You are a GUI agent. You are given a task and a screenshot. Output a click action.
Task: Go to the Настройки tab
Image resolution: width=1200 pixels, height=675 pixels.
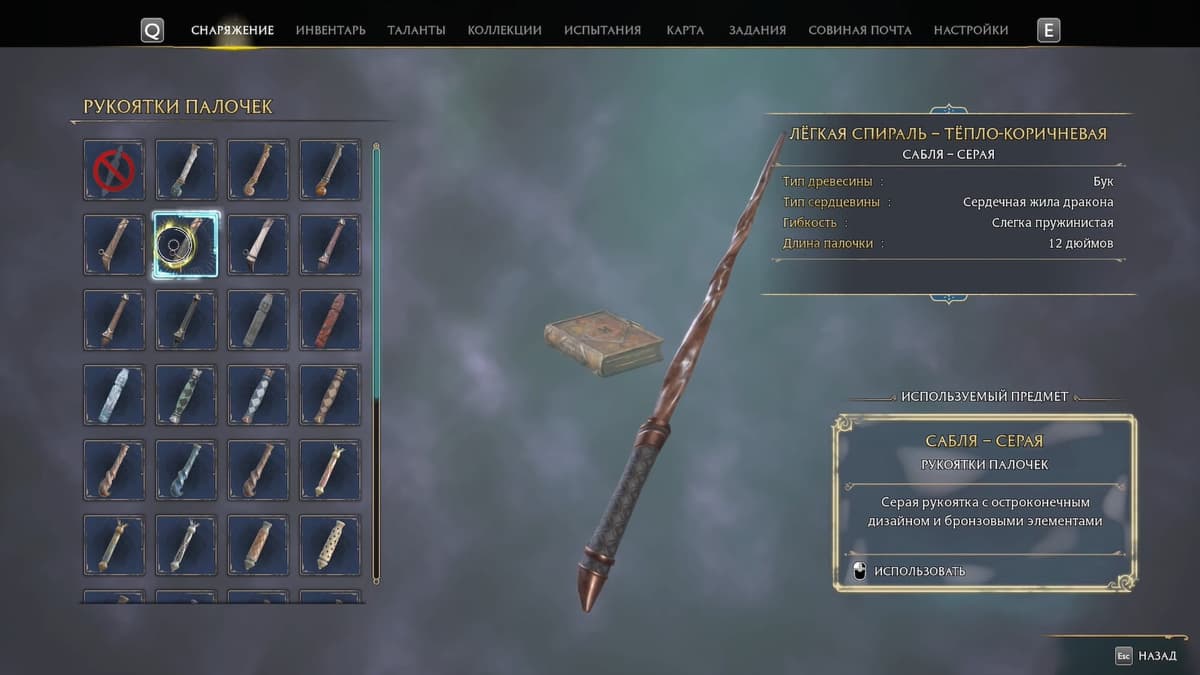[x=970, y=30]
